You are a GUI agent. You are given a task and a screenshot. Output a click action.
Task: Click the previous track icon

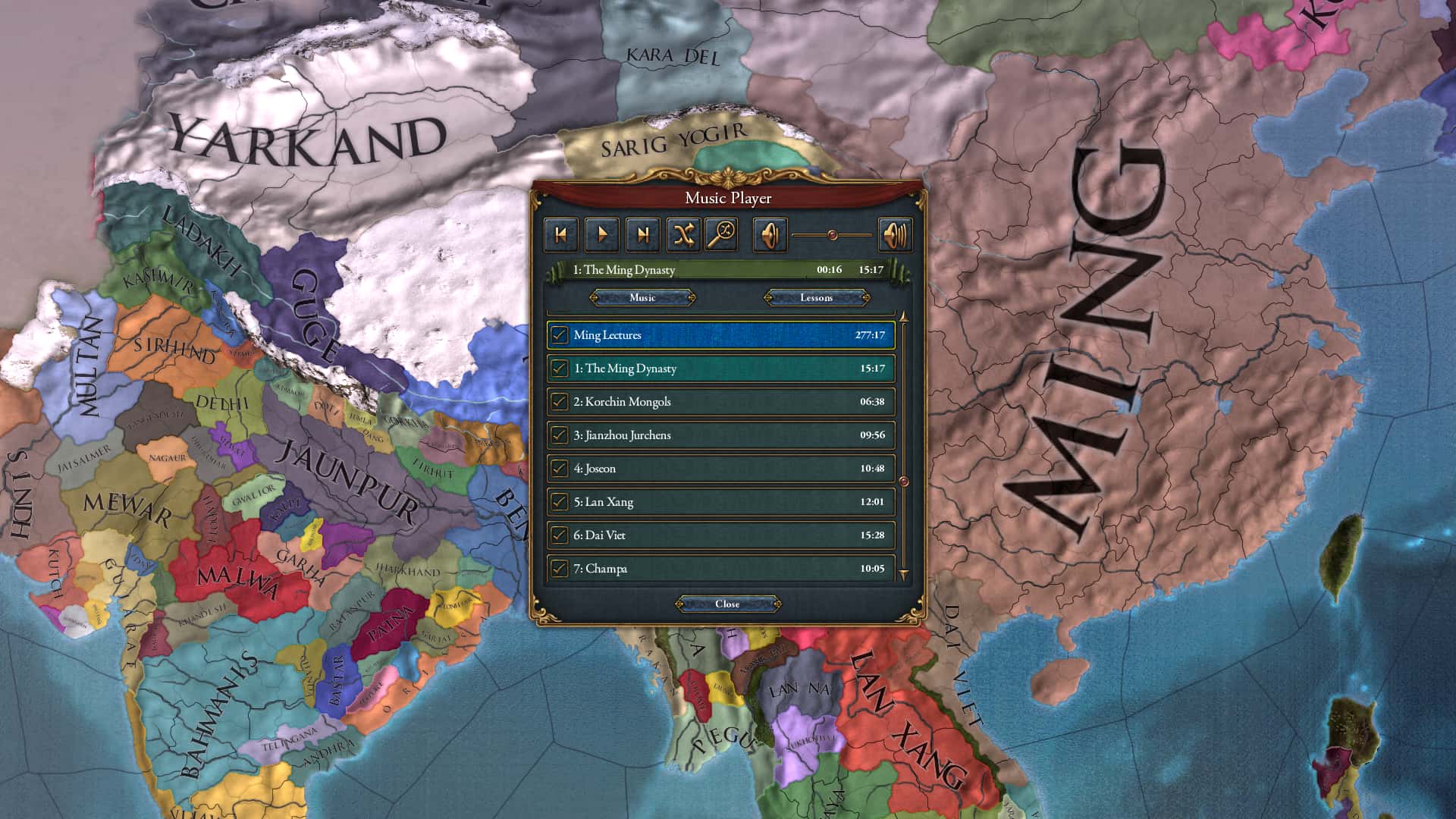point(561,234)
